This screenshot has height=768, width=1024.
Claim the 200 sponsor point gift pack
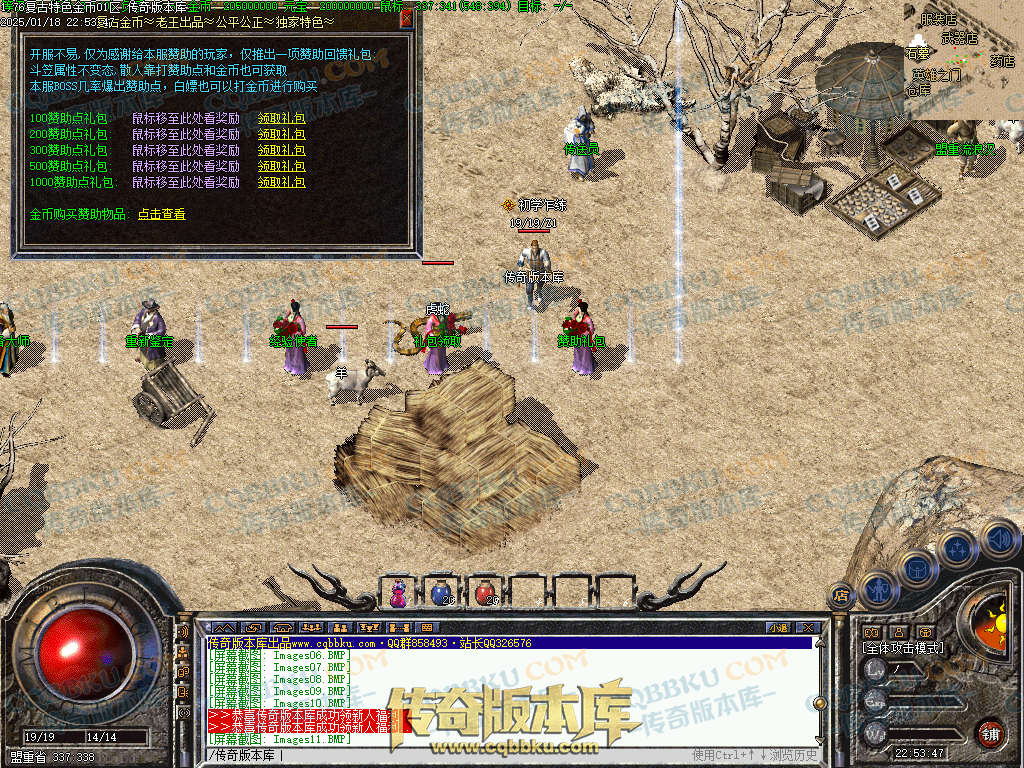(281, 134)
